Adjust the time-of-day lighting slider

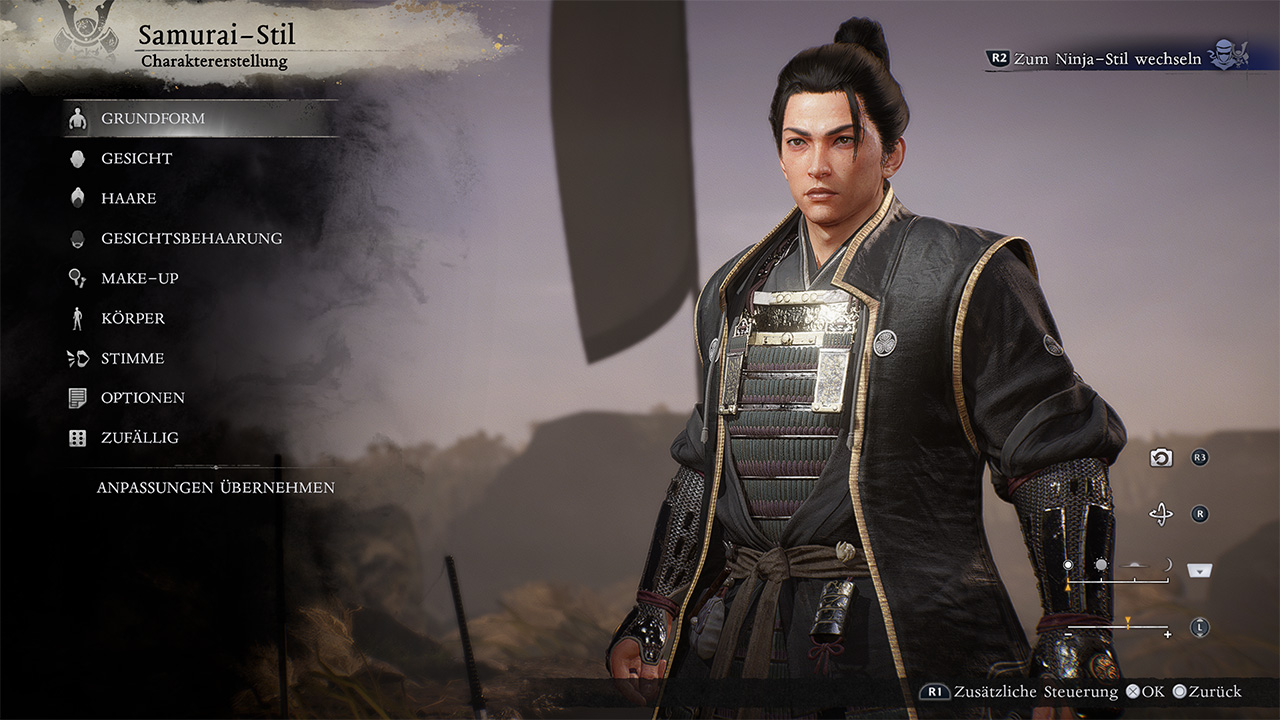click(x=1118, y=579)
